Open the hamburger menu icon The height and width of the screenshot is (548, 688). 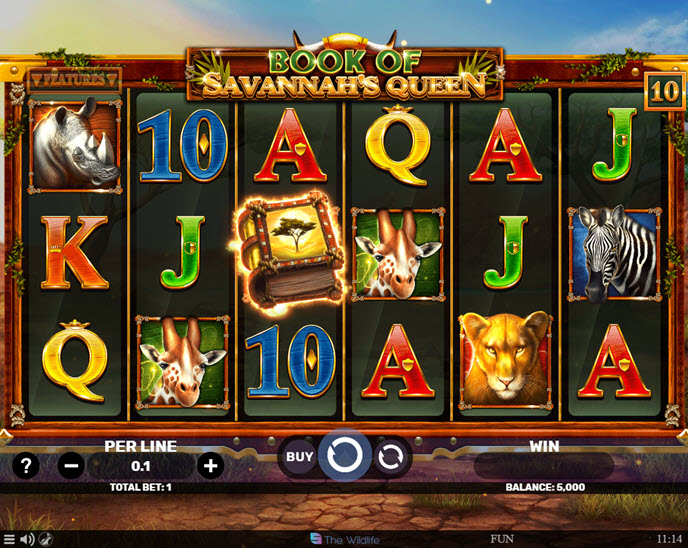[9, 540]
